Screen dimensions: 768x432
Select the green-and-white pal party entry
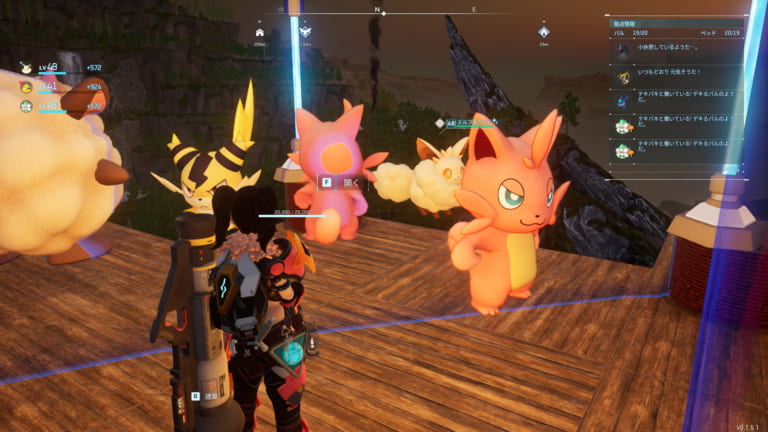point(27,105)
